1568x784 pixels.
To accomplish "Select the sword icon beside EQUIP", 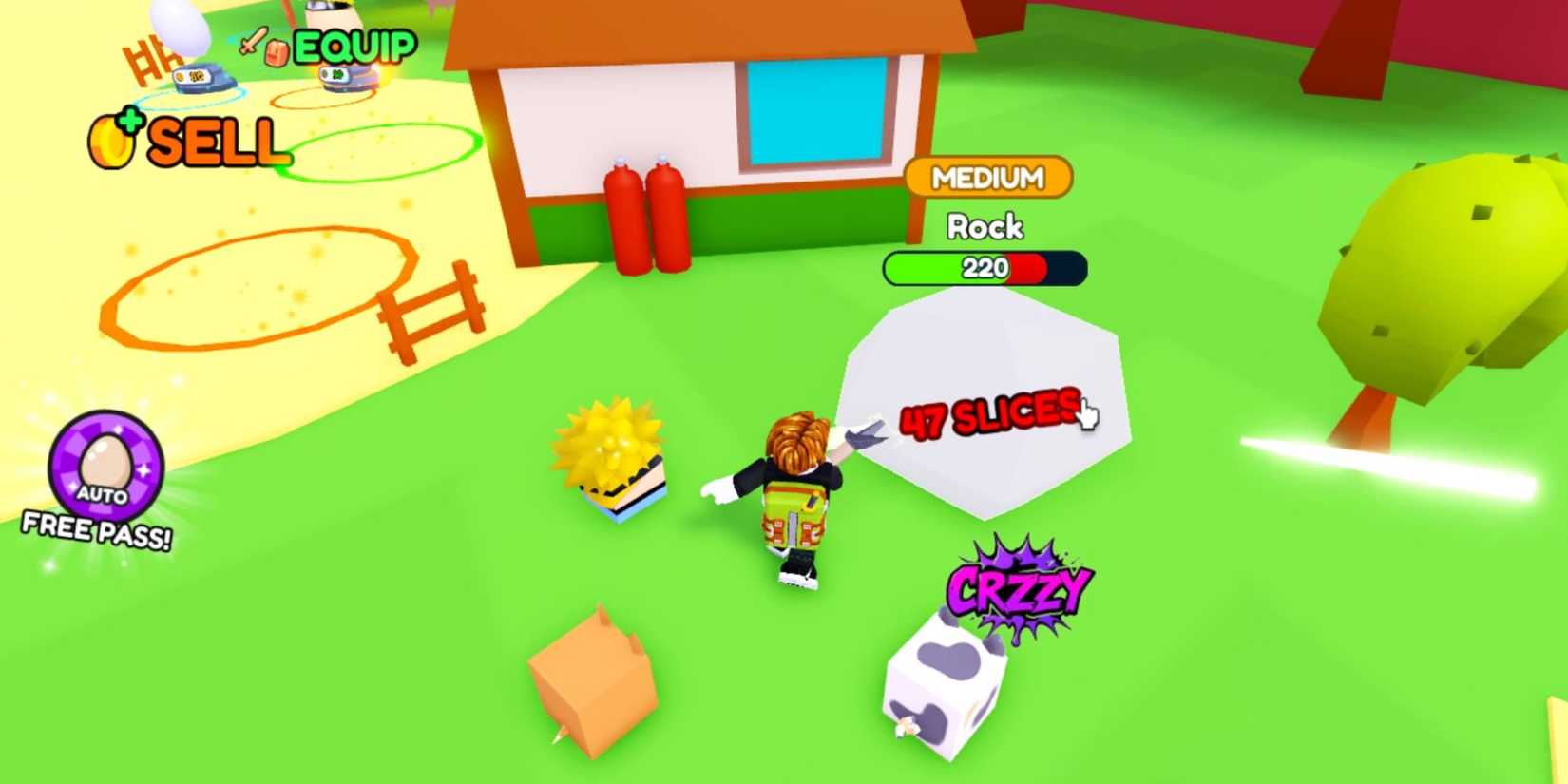I will tap(254, 42).
